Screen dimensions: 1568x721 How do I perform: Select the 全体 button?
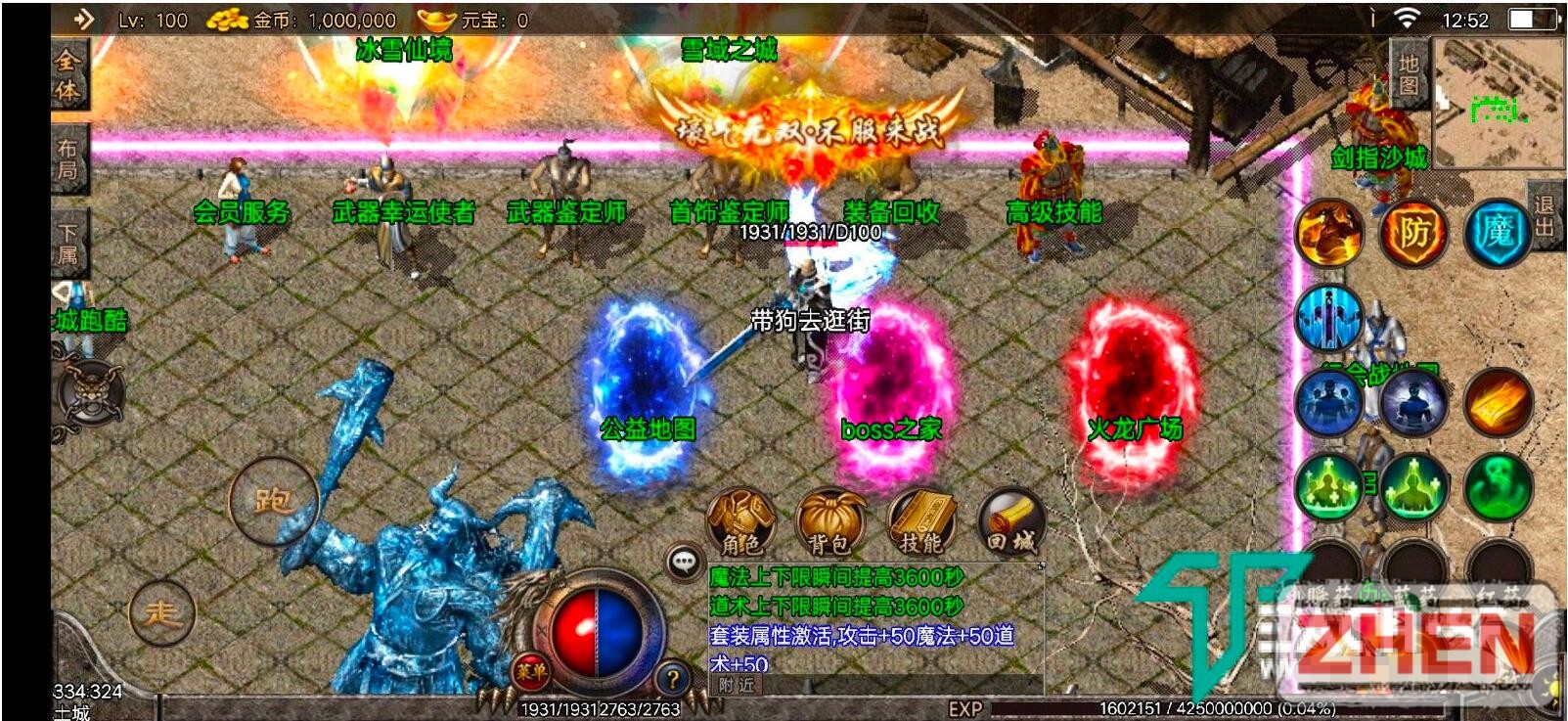pos(67,74)
